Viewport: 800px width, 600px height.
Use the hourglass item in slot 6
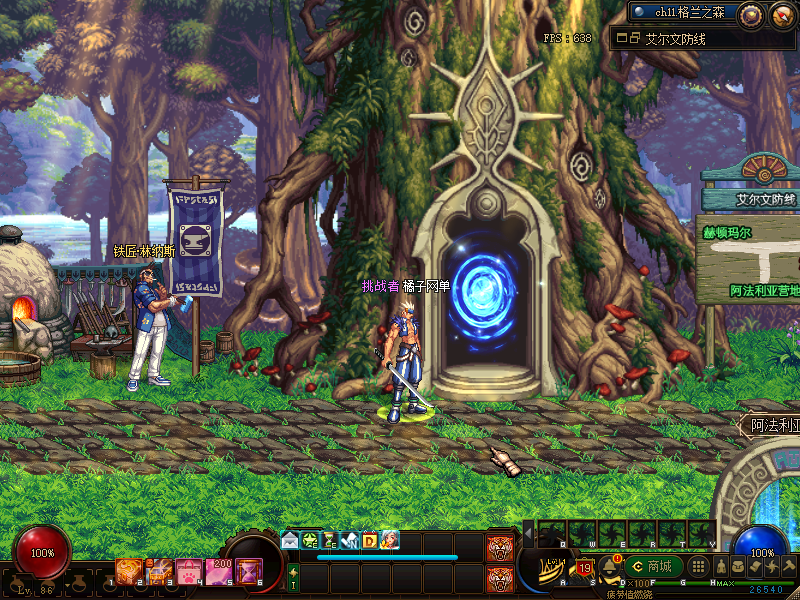[x=248, y=571]
